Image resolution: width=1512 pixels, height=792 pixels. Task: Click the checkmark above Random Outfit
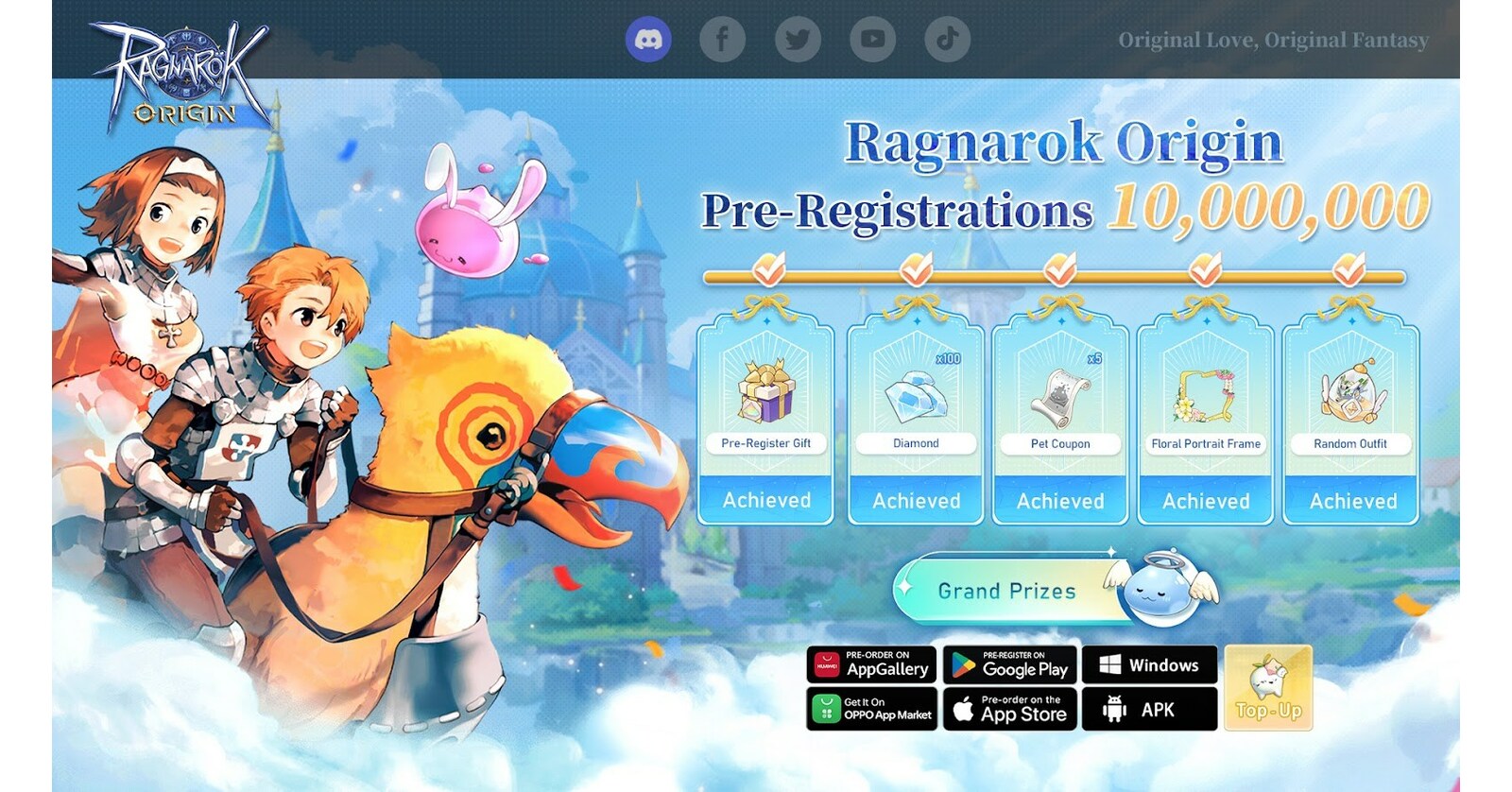coord(1351,267)
